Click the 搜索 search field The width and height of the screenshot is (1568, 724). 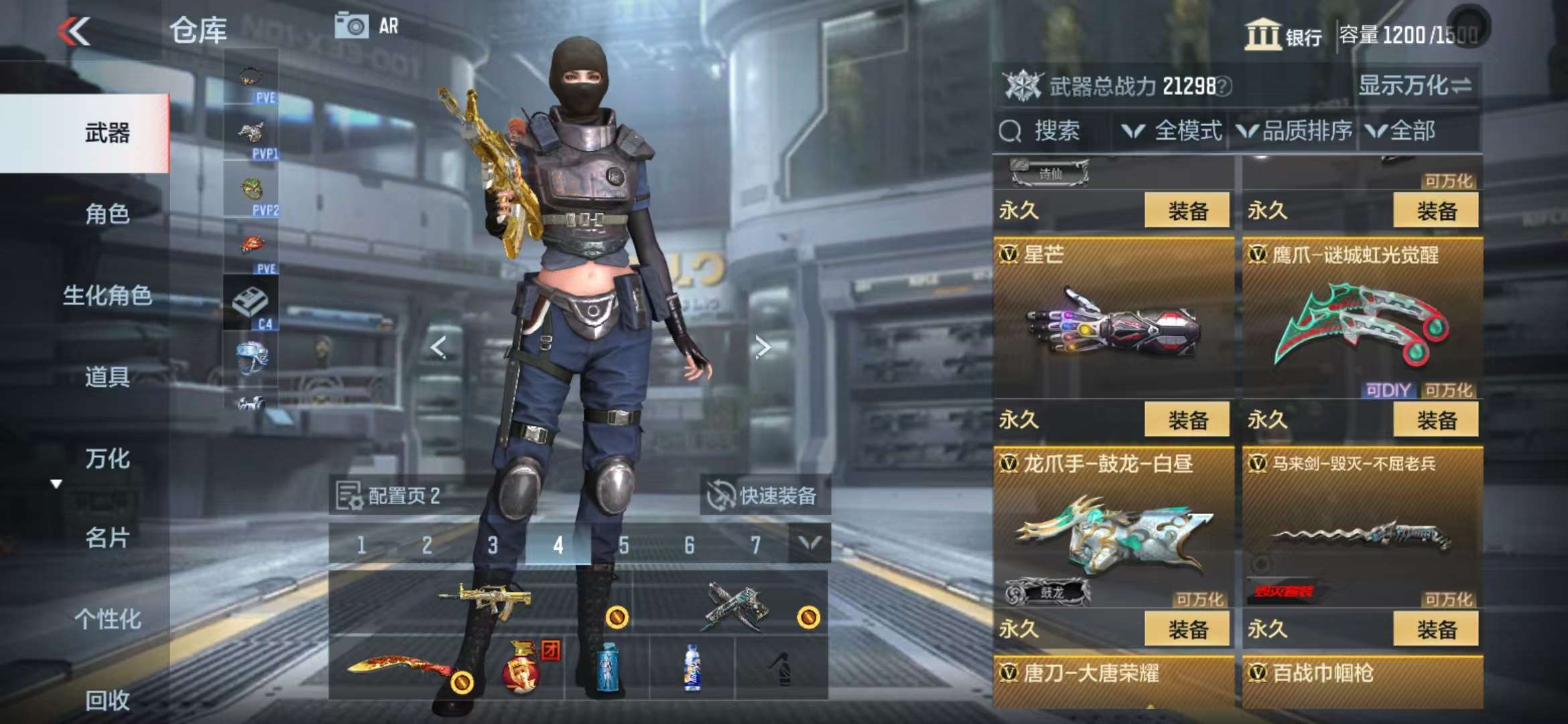click(x=1055, y=131)
